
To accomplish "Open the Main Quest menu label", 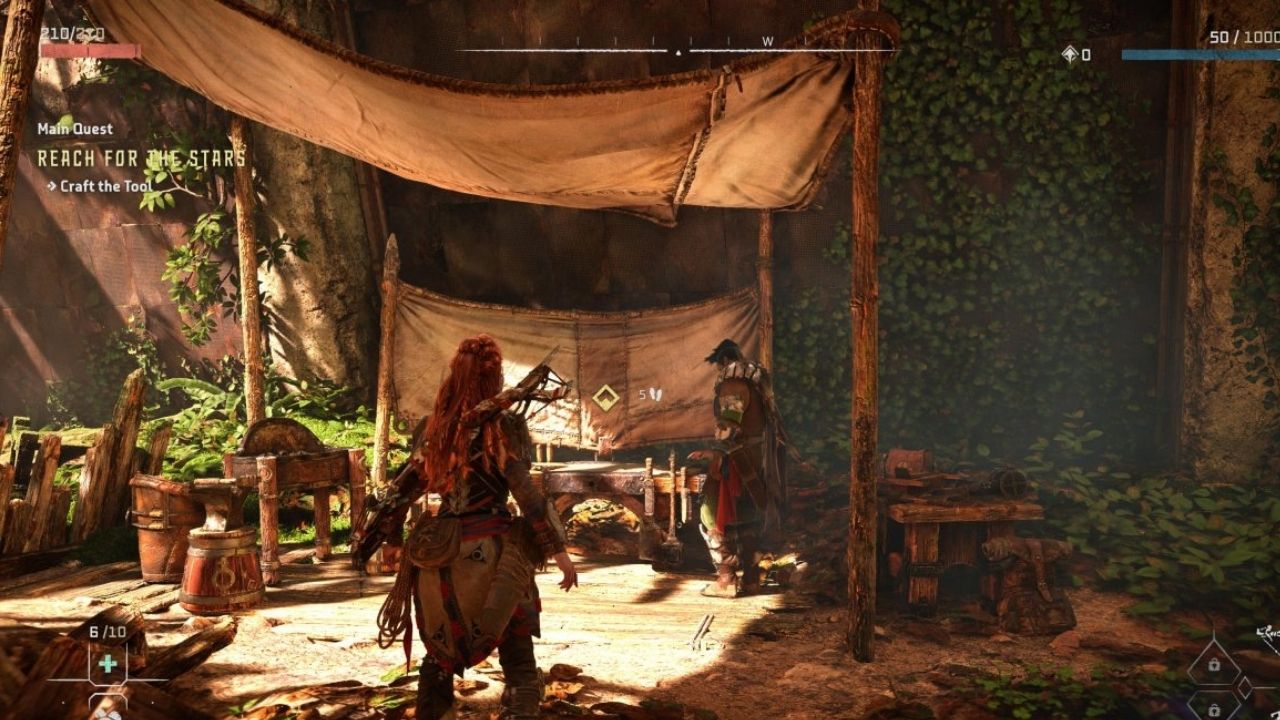I will tap(75, 128).
